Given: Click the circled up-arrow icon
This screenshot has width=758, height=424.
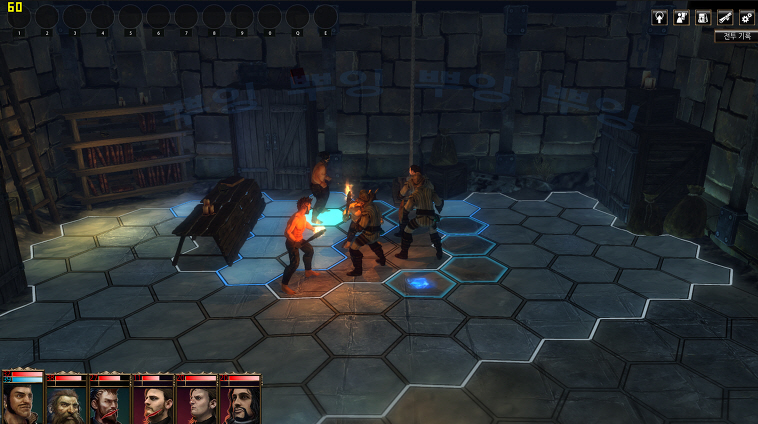Looking at the screenshot, I should click(x=659, y=17).
